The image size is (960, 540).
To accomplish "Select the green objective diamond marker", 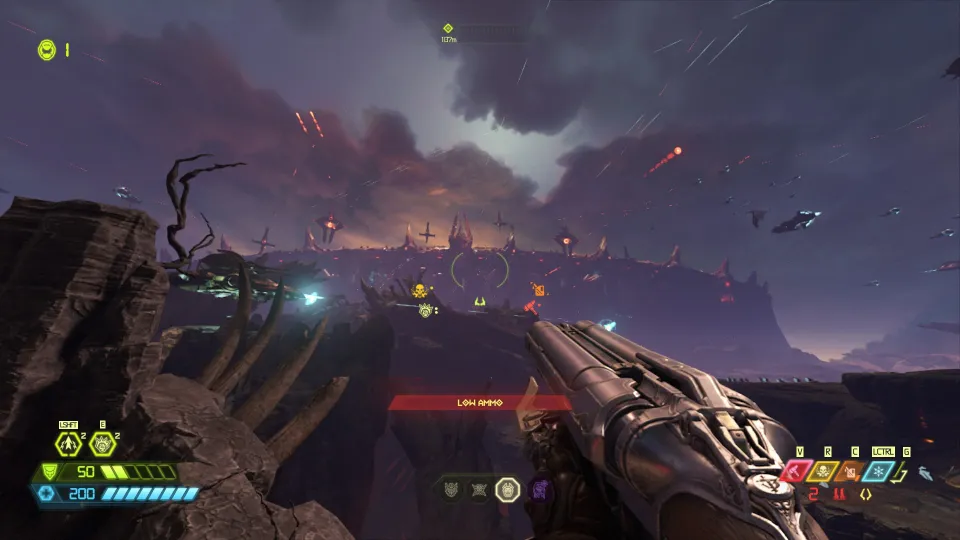I will tap(448, 29).
